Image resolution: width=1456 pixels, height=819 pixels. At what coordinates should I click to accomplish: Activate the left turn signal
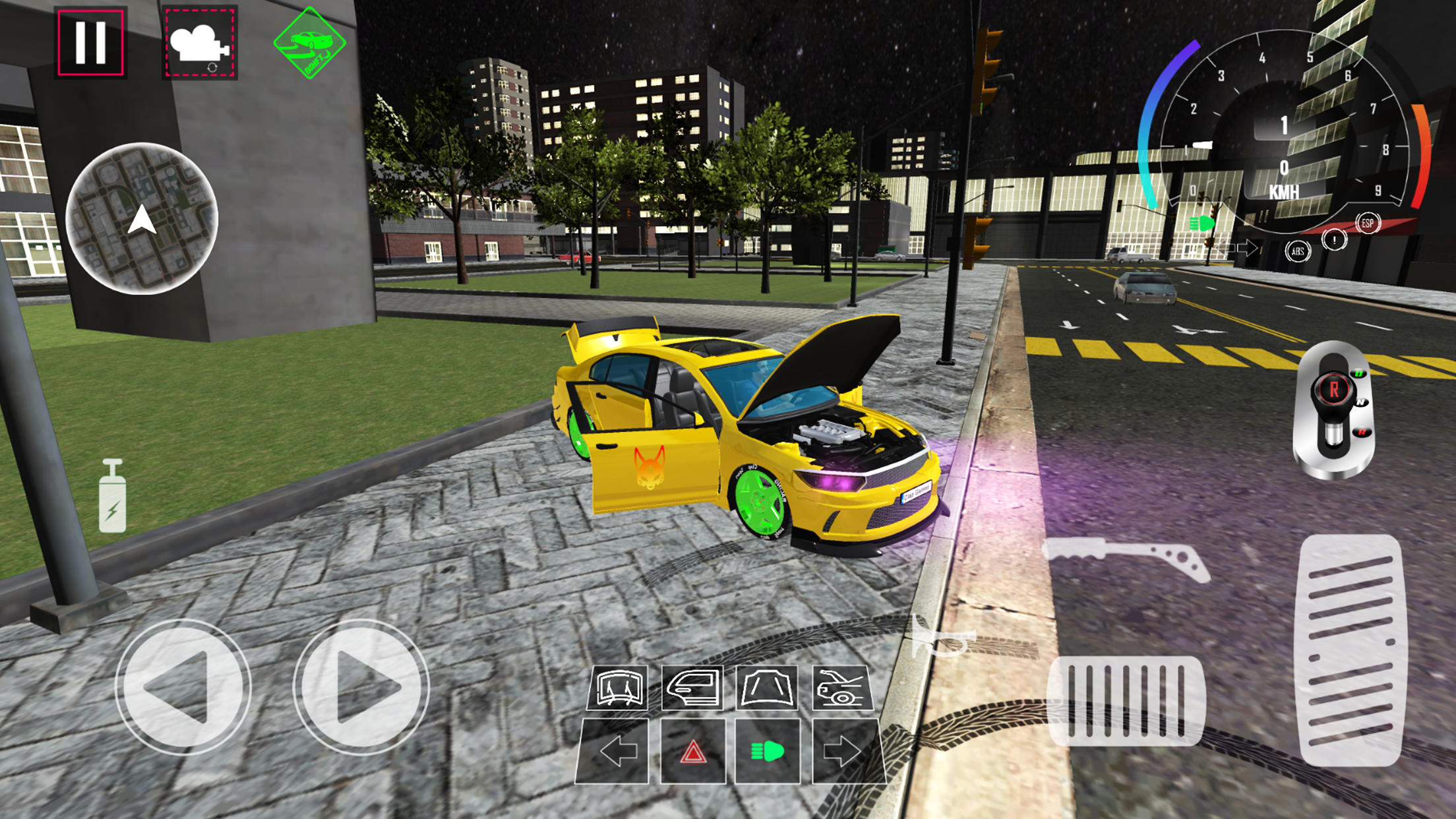[x=617, y=750]
